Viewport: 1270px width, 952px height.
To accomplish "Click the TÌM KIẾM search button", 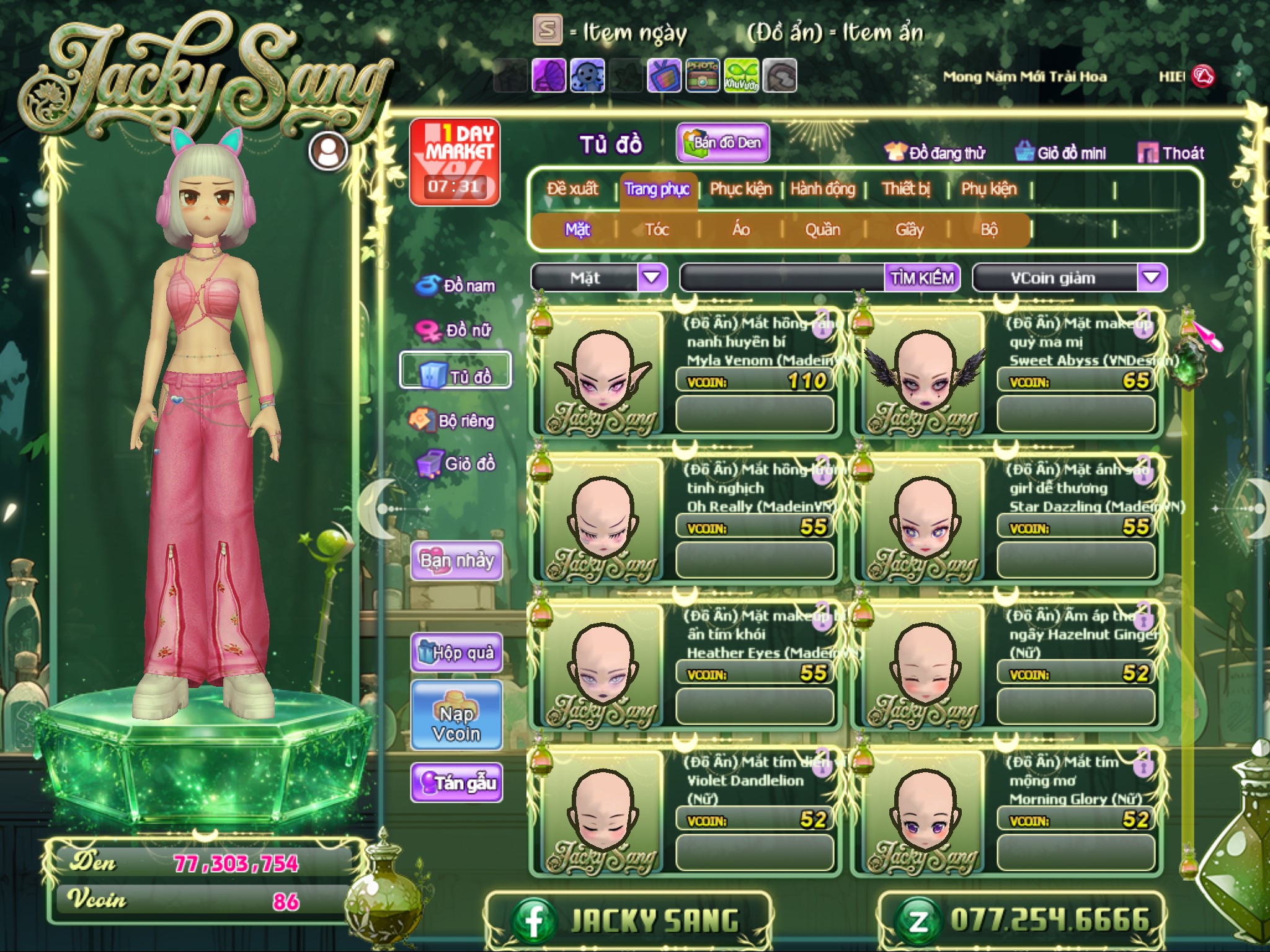I will pyautogui.click(x=922, y=278).
